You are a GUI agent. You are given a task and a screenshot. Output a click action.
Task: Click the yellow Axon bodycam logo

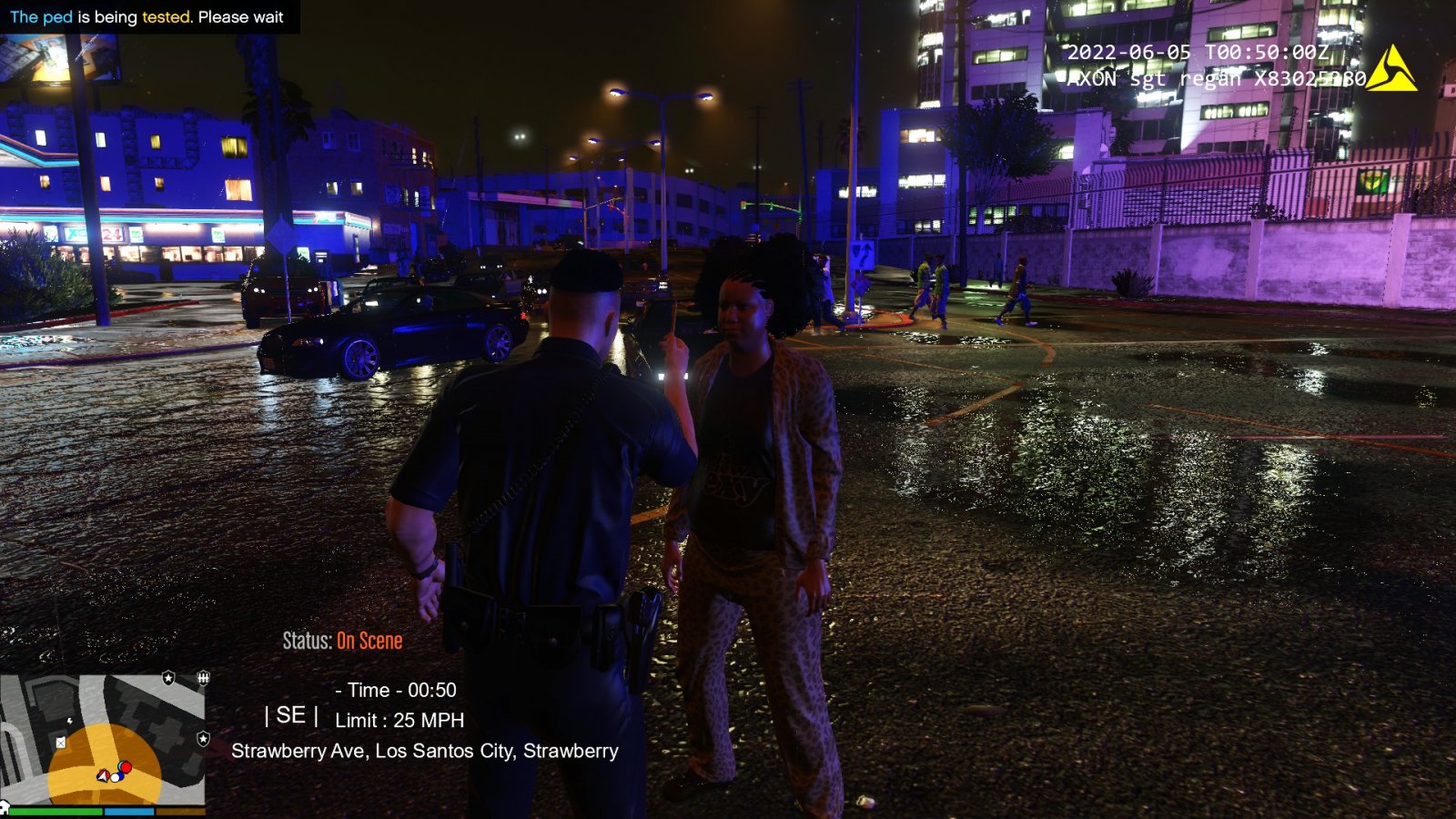tap(1390, 69)
